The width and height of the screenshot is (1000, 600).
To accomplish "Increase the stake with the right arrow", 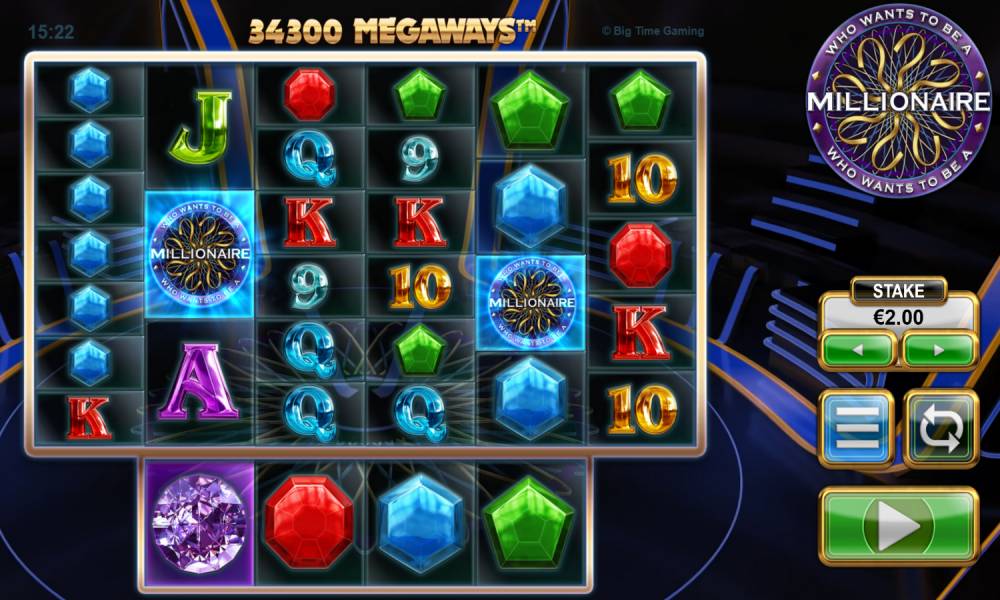I will pos(939,351).
